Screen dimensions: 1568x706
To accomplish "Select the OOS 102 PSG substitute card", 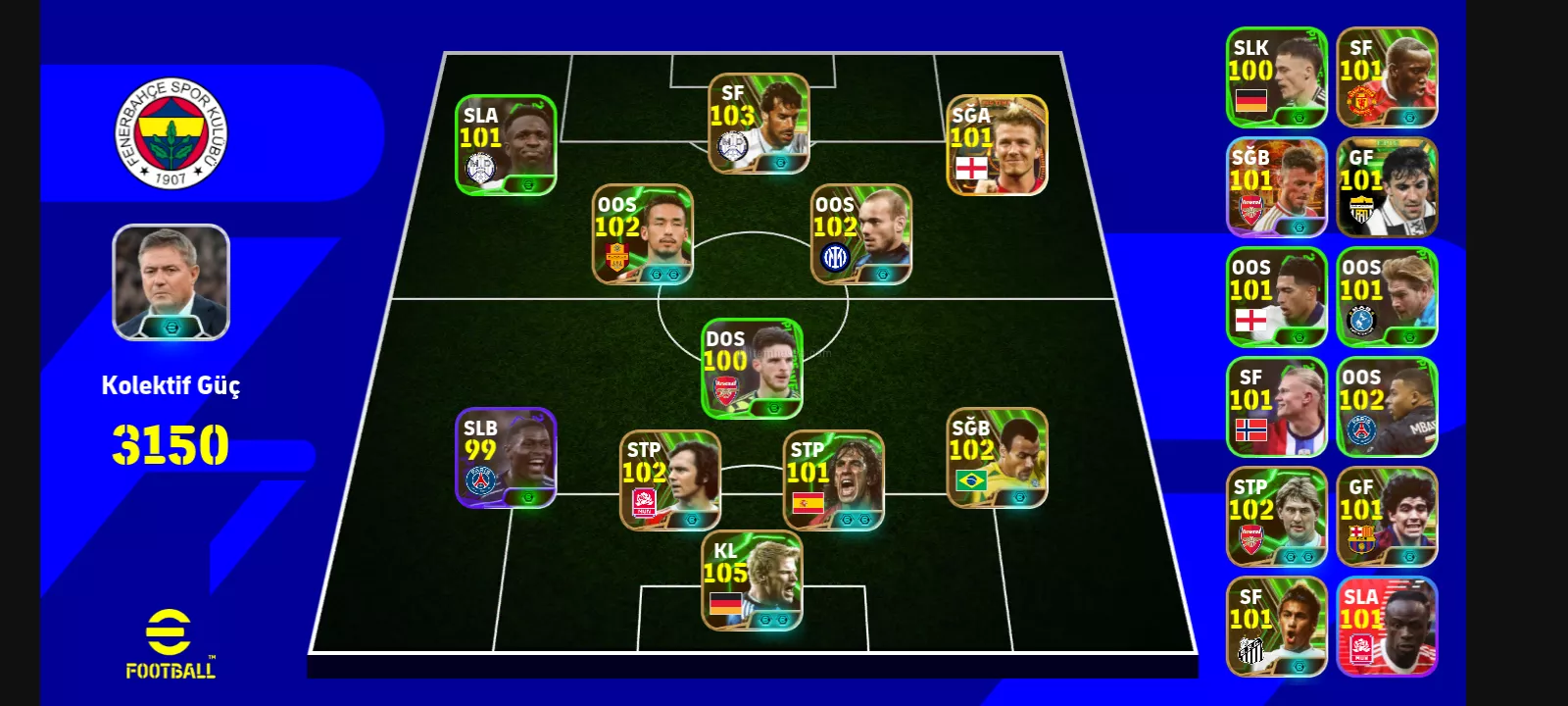I will point(1387,407).
